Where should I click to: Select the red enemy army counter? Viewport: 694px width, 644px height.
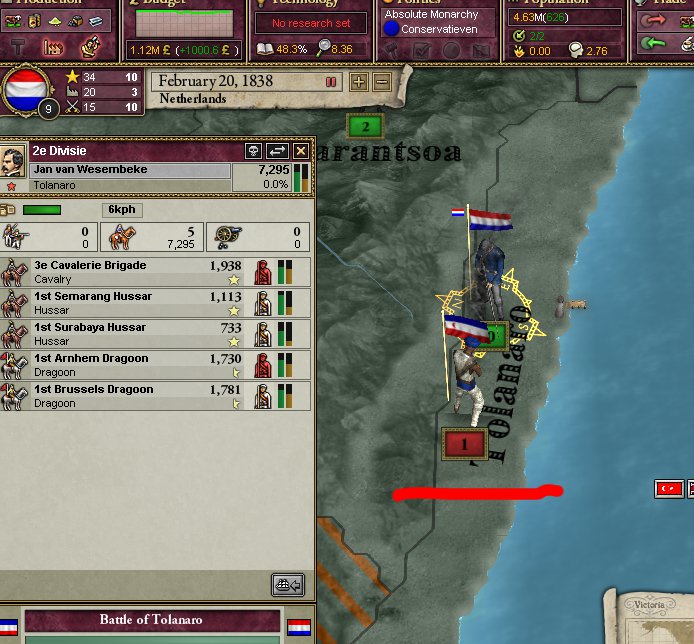pyautogui.click(x=463, y=442)
